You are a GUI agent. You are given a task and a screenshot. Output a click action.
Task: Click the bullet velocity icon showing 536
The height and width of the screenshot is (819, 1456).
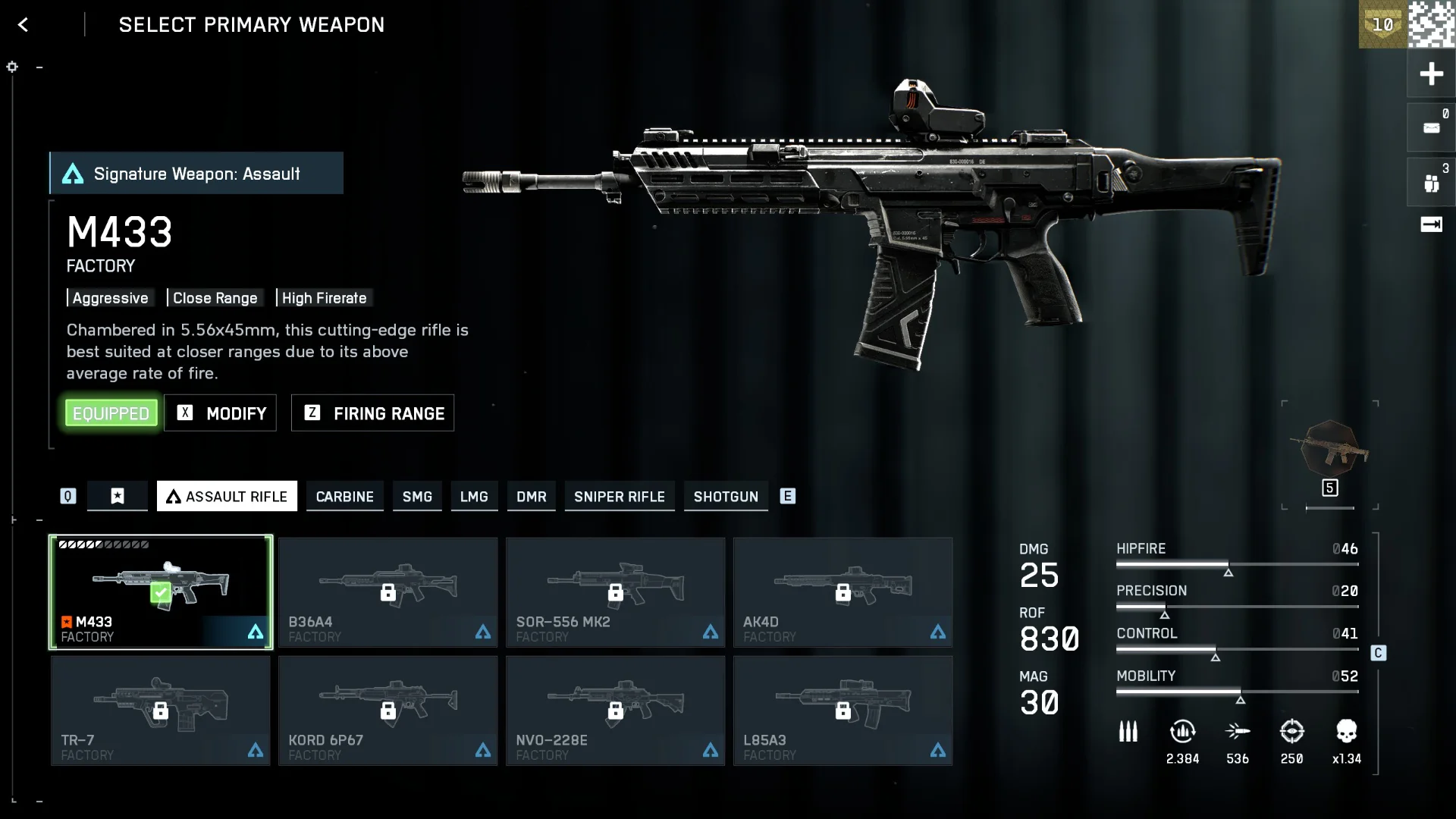coord(1239,732)
